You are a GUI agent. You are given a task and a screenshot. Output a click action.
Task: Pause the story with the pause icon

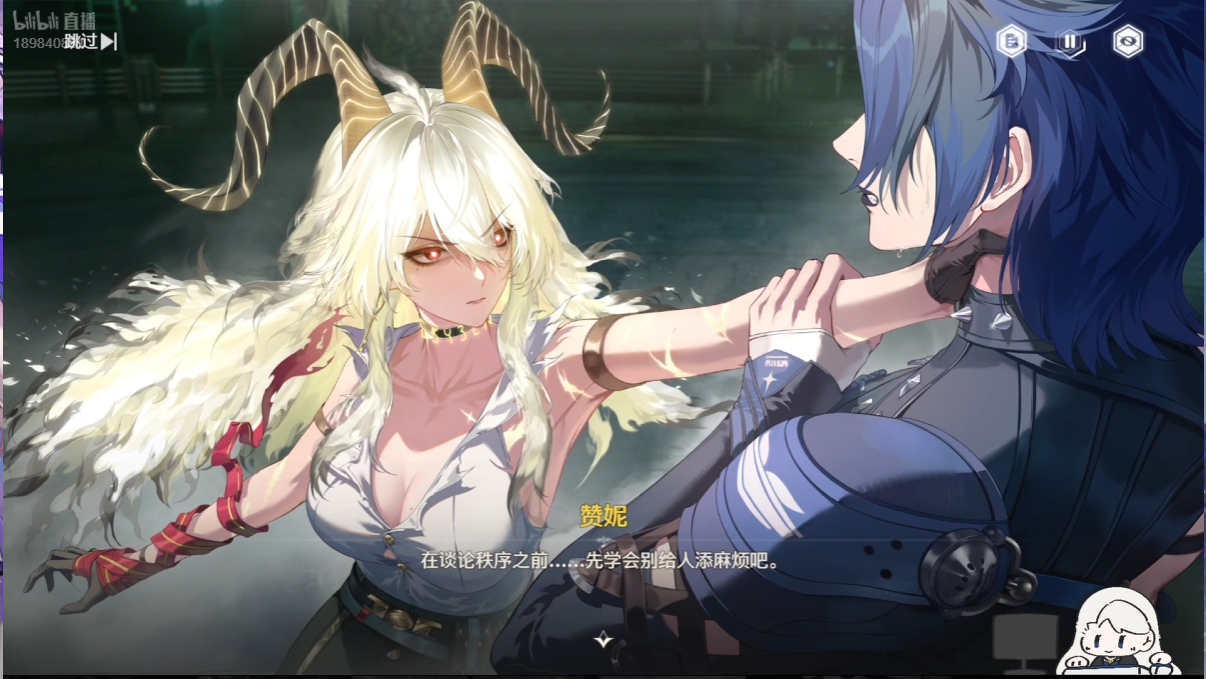click(1070, 41)
